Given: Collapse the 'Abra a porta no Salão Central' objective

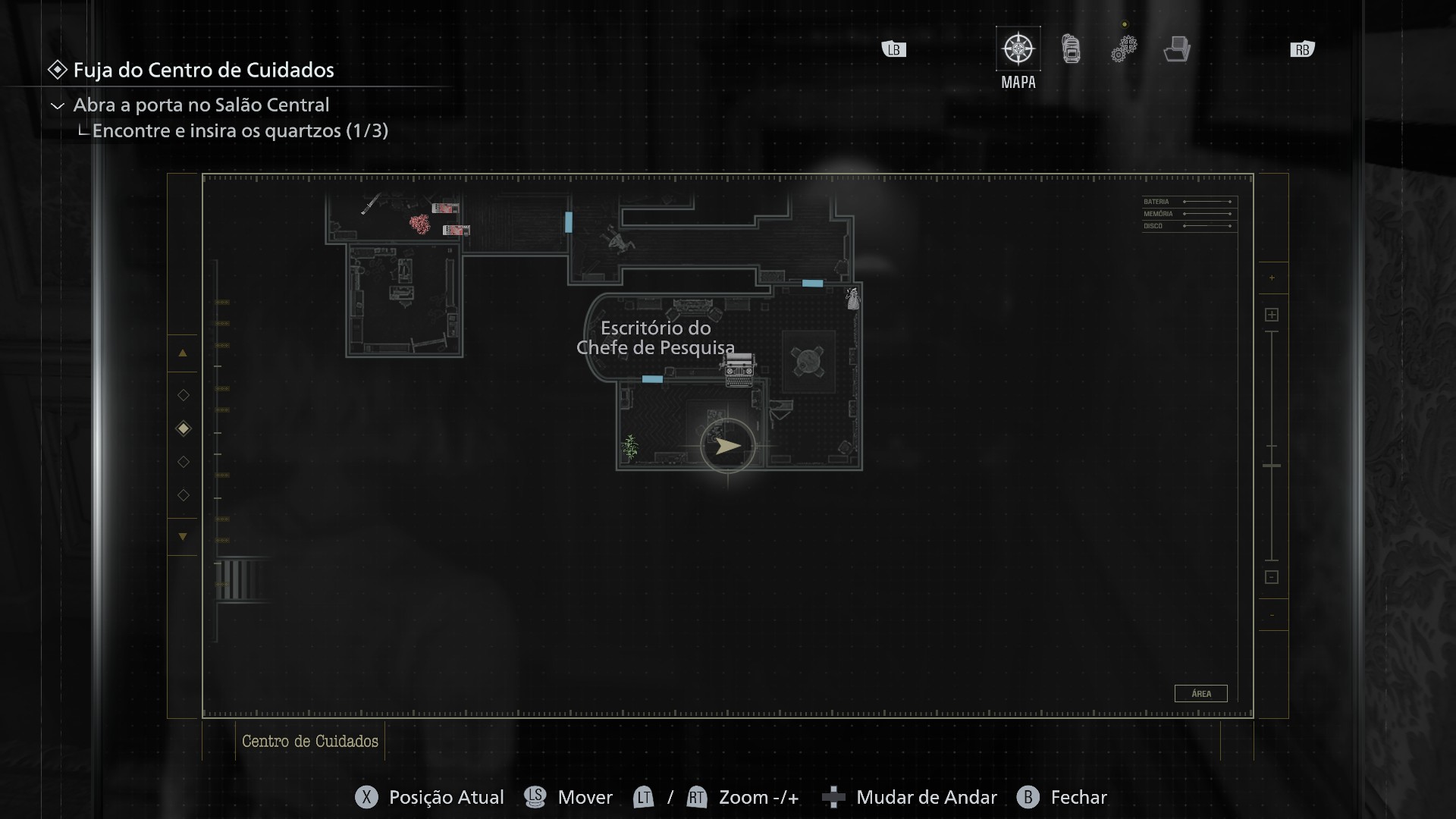Looking at the screenshot, I should [x=57, y=105].
